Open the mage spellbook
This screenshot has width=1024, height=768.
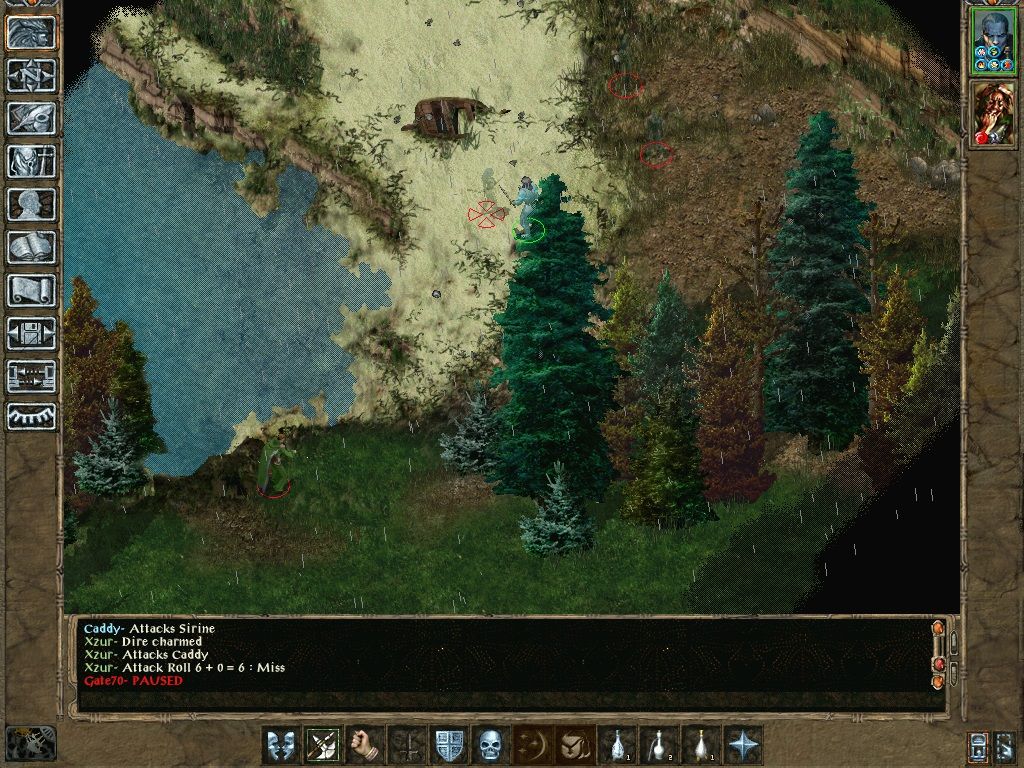click(x=32, y=247)
